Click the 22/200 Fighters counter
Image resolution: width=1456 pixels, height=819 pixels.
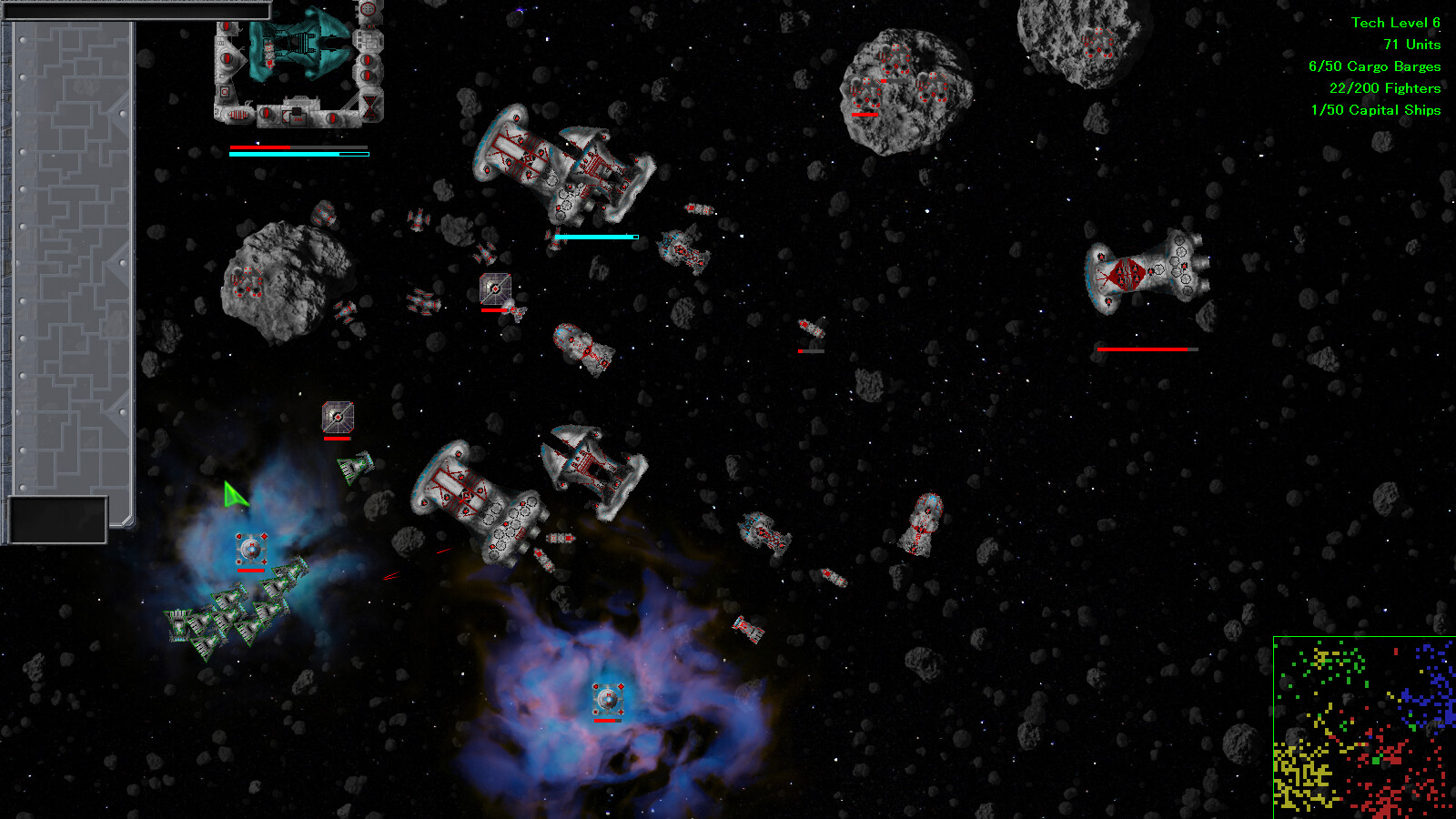coord(1385,88)
